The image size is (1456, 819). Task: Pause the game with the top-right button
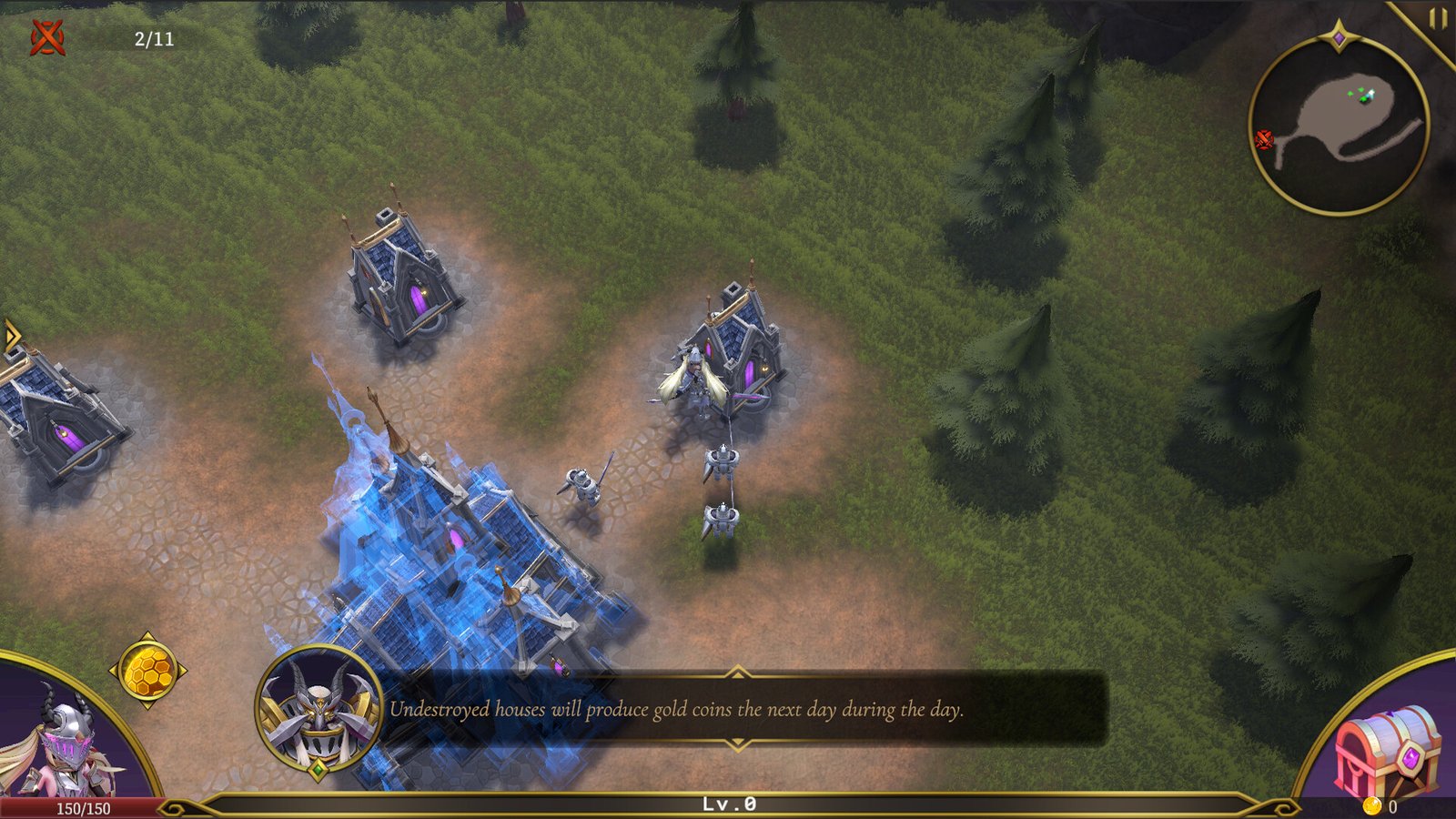(x=1437, y=19)
